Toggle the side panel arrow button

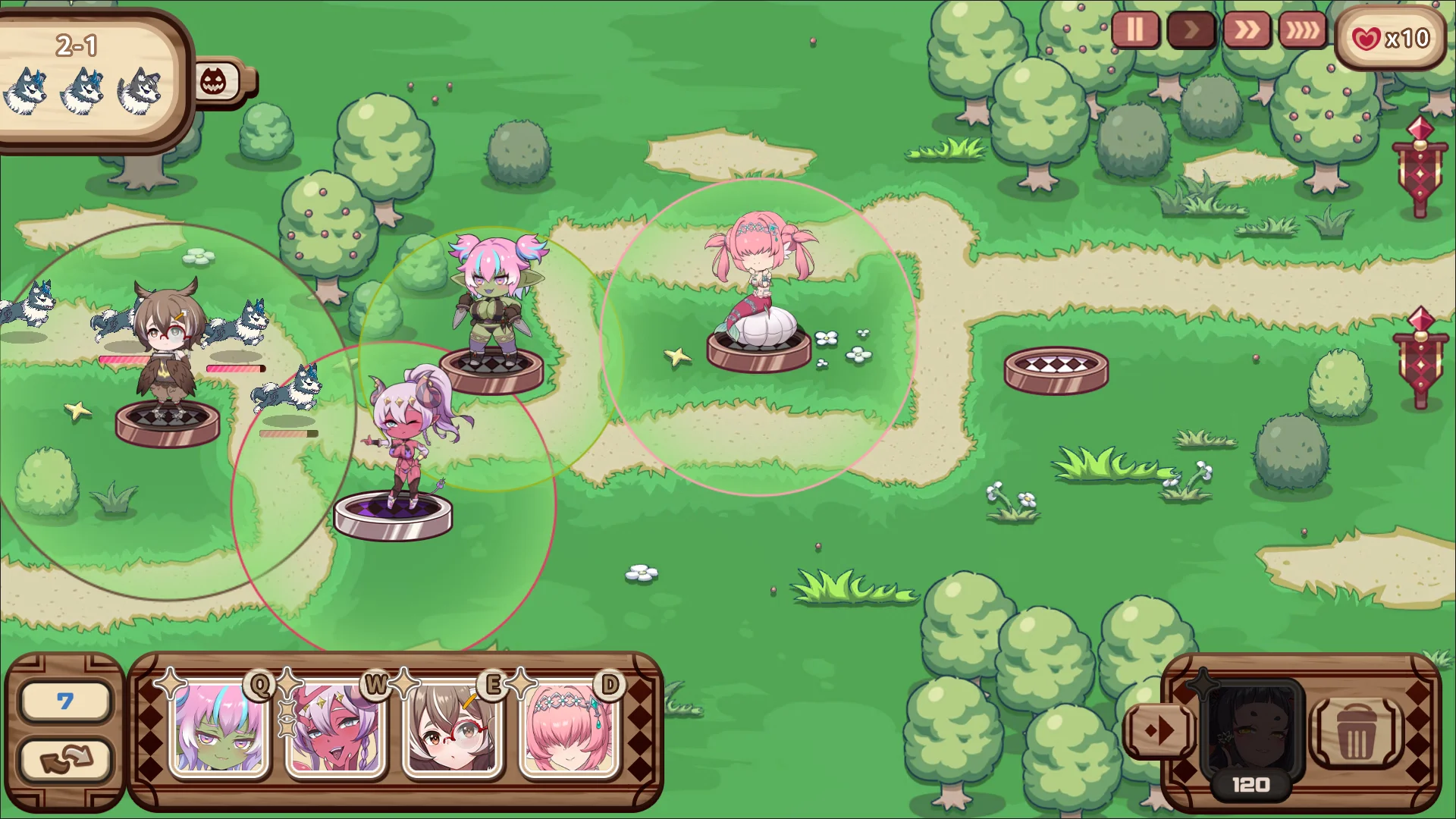(1159, 731)
